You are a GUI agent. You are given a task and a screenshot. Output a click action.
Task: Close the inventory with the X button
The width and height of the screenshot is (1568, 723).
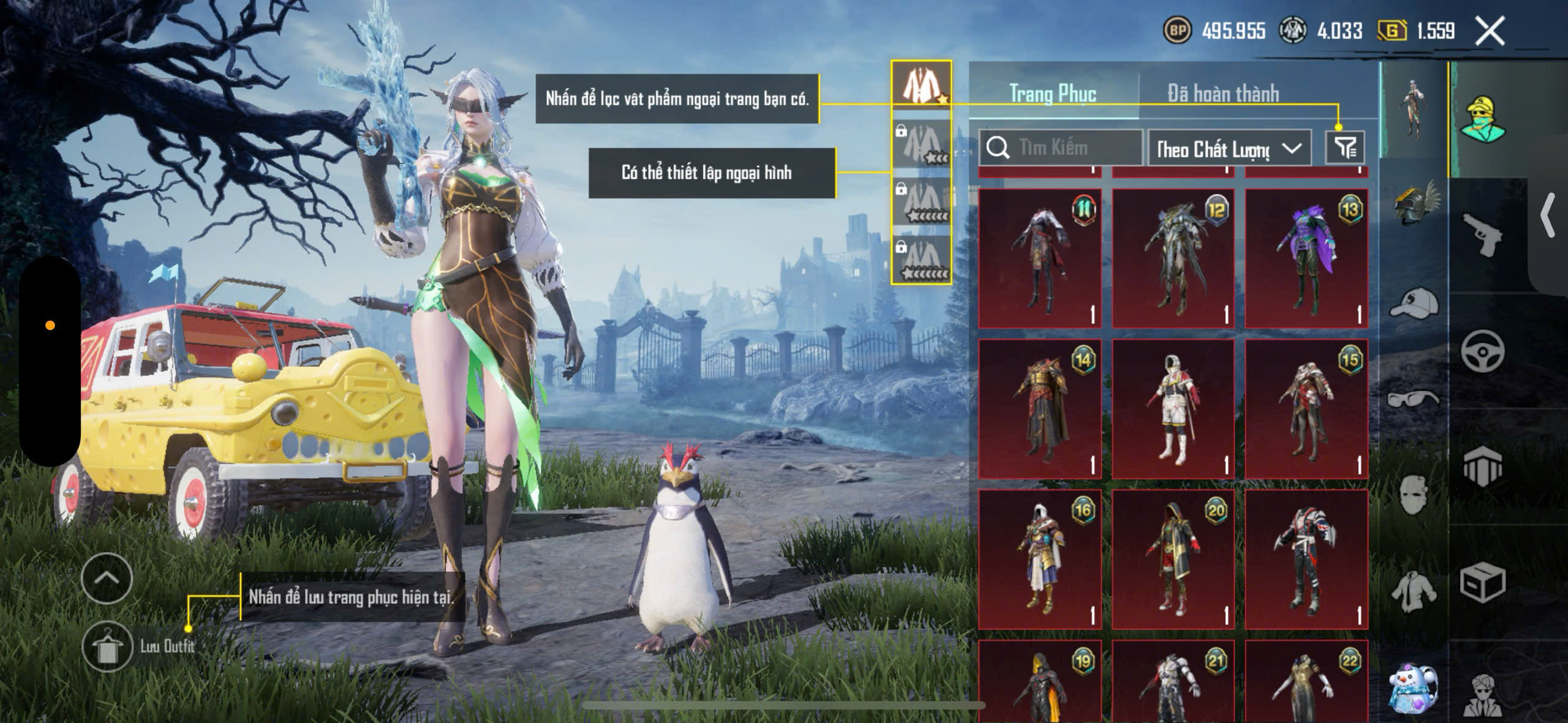1490,31
